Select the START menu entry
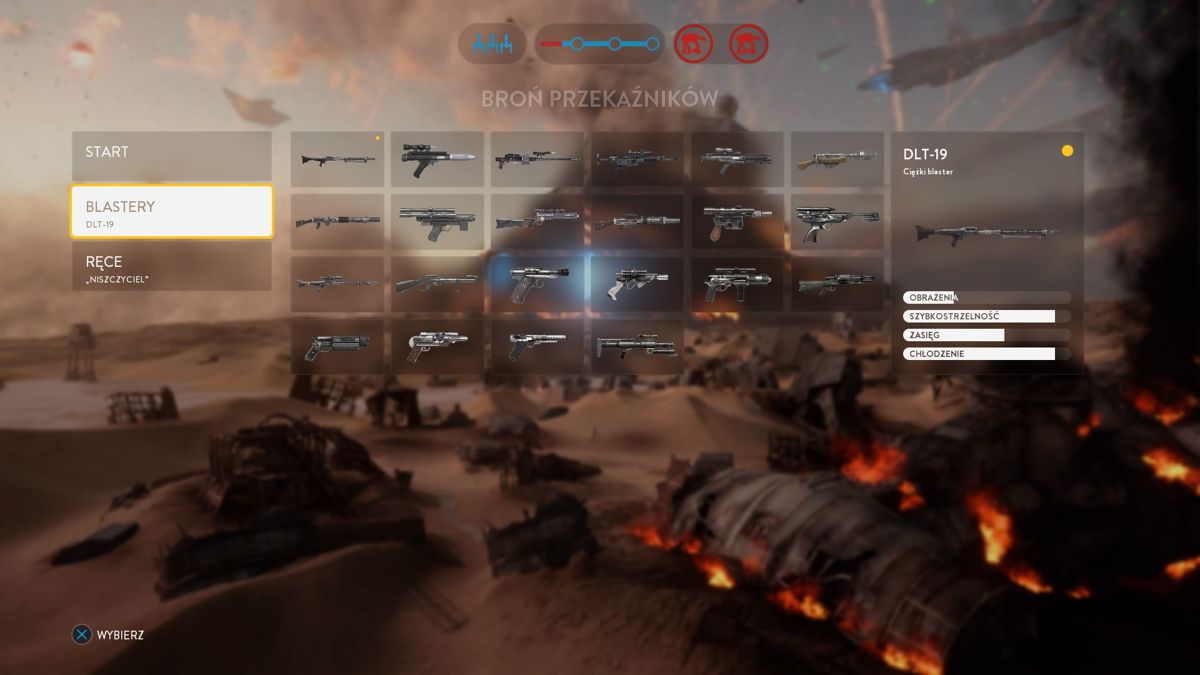Viewport: 1200px width, 675px height. click(x=171, y=155)
